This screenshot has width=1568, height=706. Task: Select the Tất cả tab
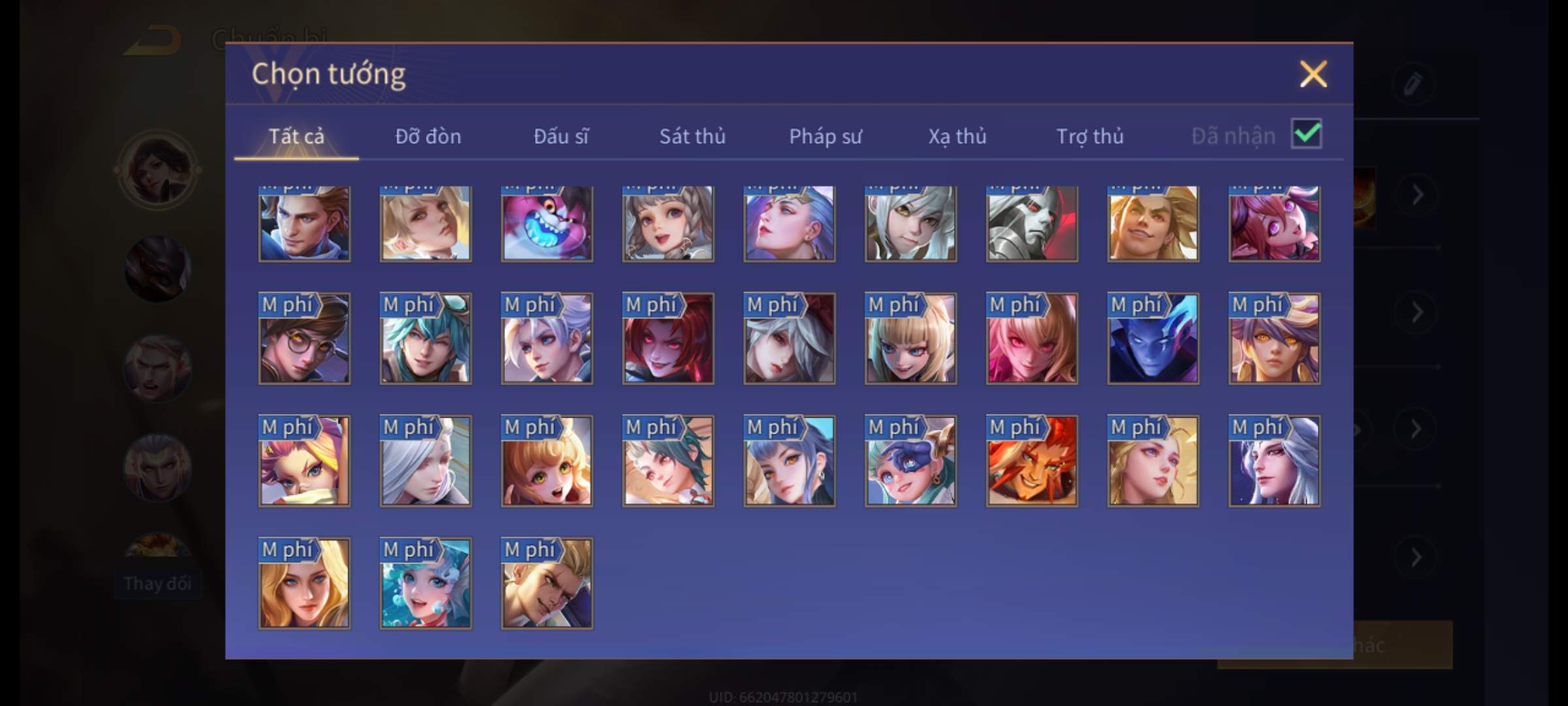[x=296, y=137]
